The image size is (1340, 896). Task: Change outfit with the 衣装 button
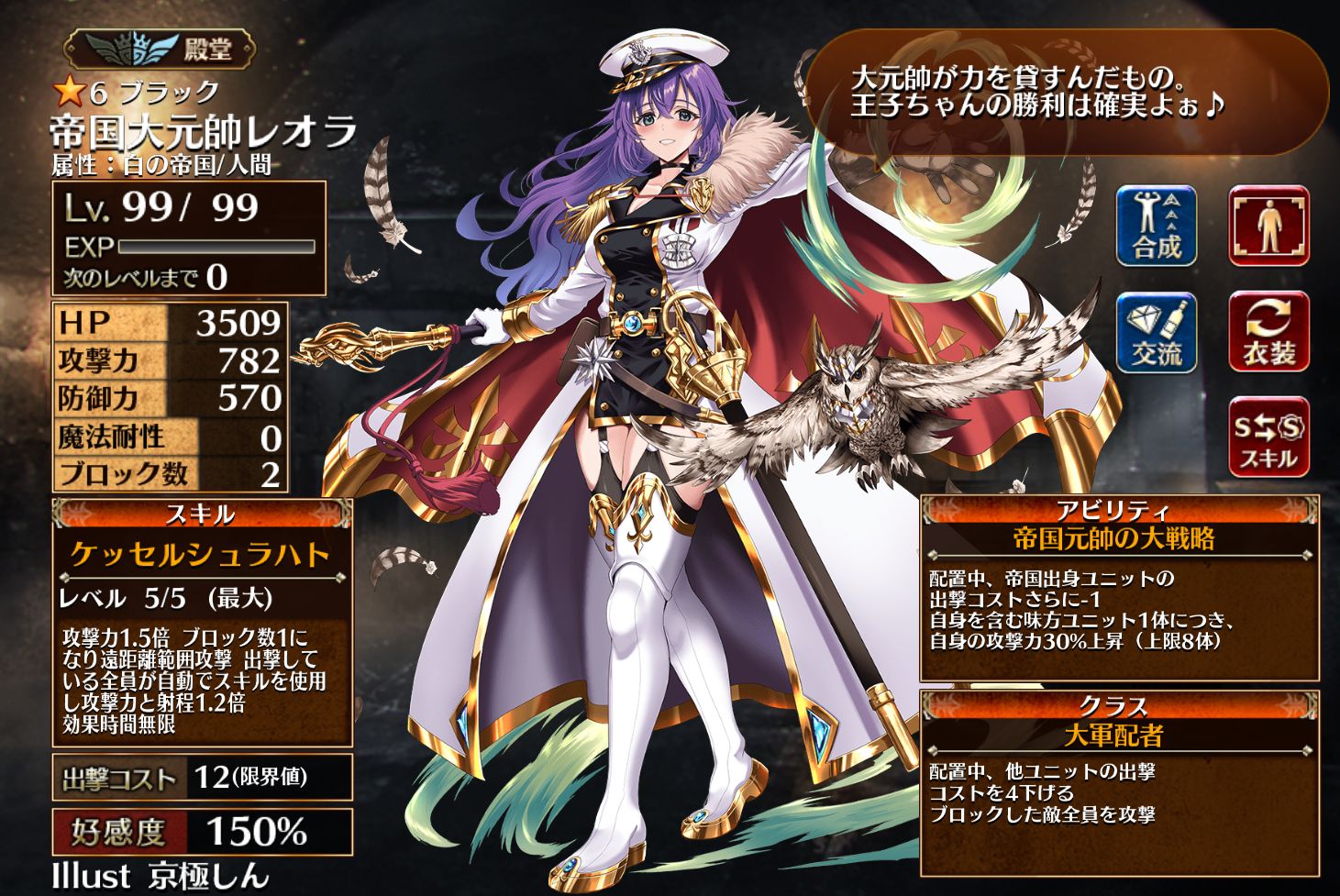tap(1268, 334)
